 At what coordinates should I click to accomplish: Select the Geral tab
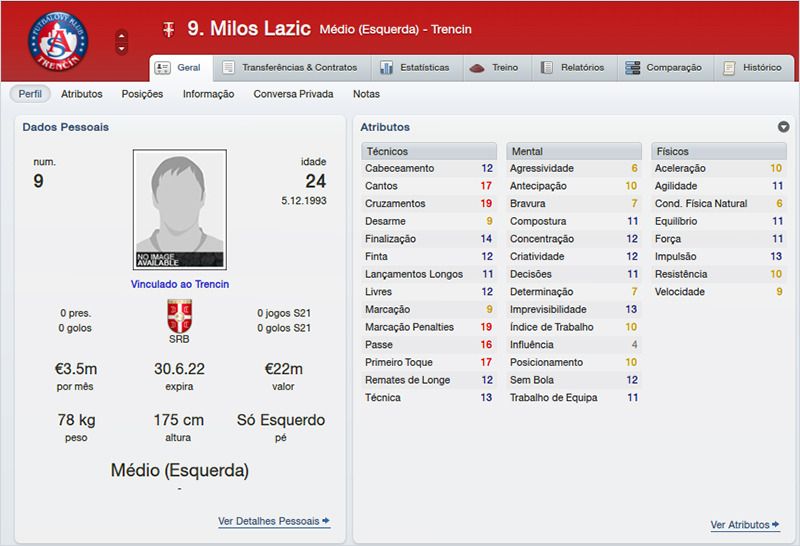(x=180, y=68)
